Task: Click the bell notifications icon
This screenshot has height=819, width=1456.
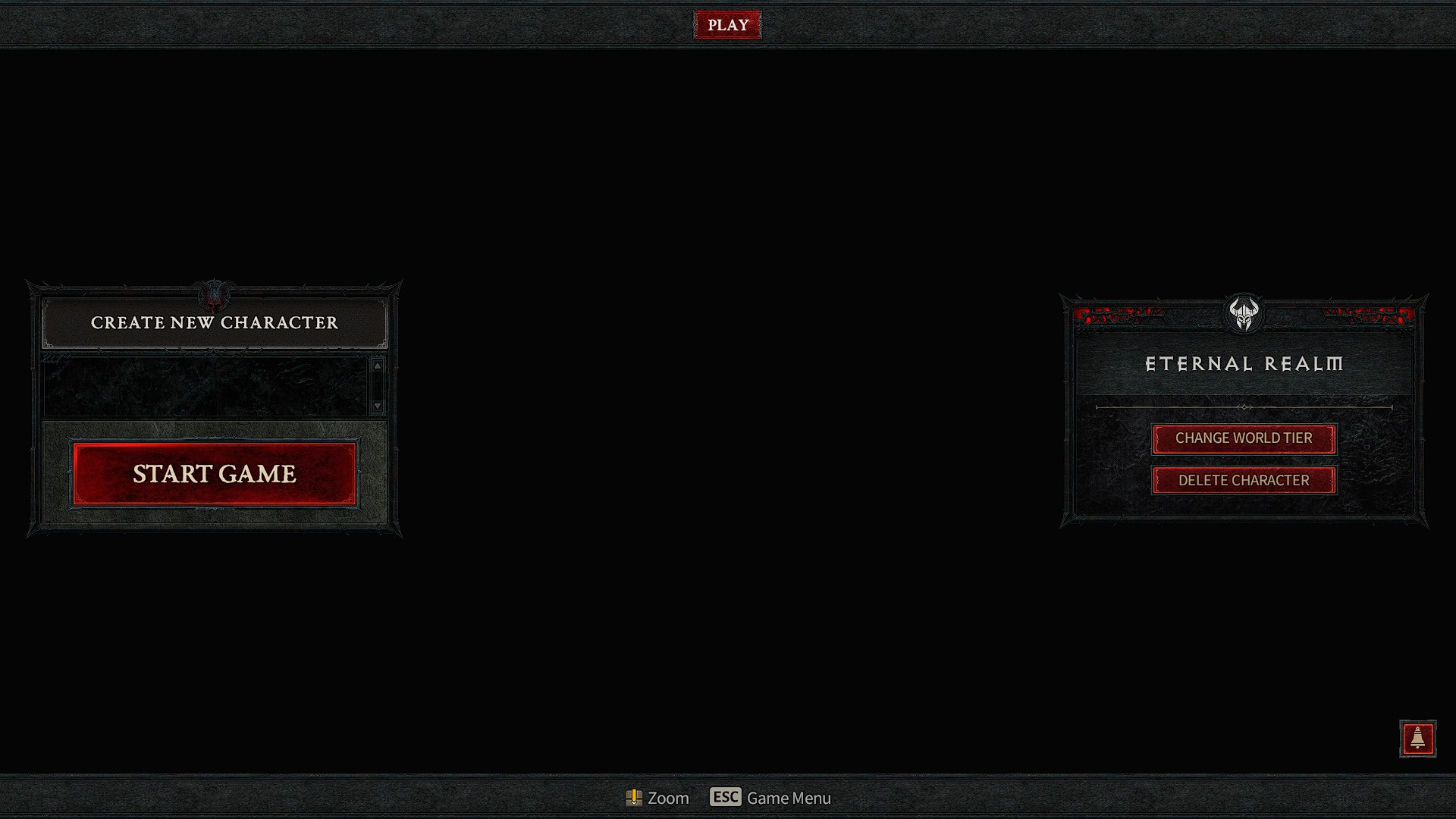Action: [1417, 740]
